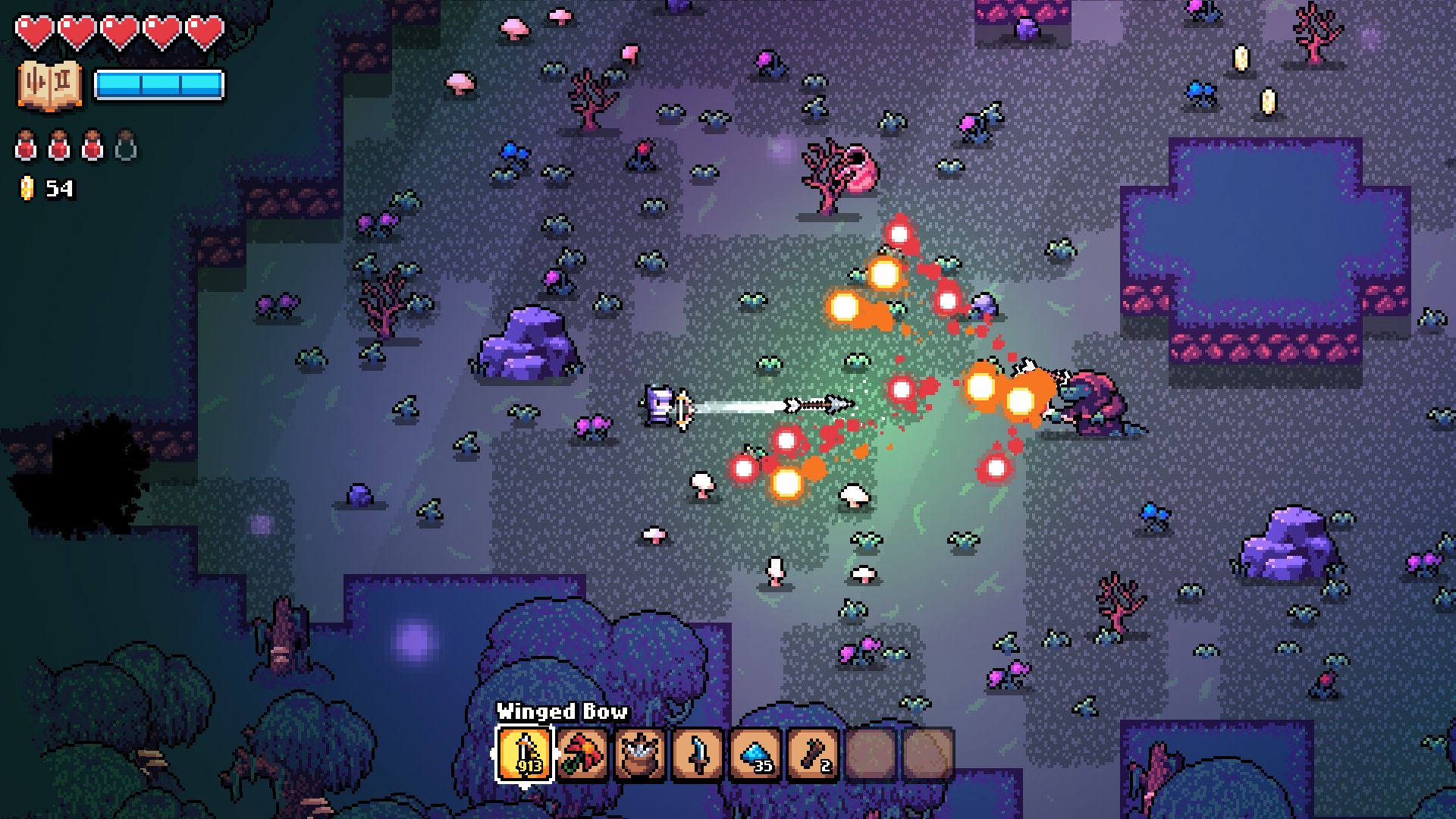
Task: Select the Winged Bow hotbar slot
Action: point(526,754)
